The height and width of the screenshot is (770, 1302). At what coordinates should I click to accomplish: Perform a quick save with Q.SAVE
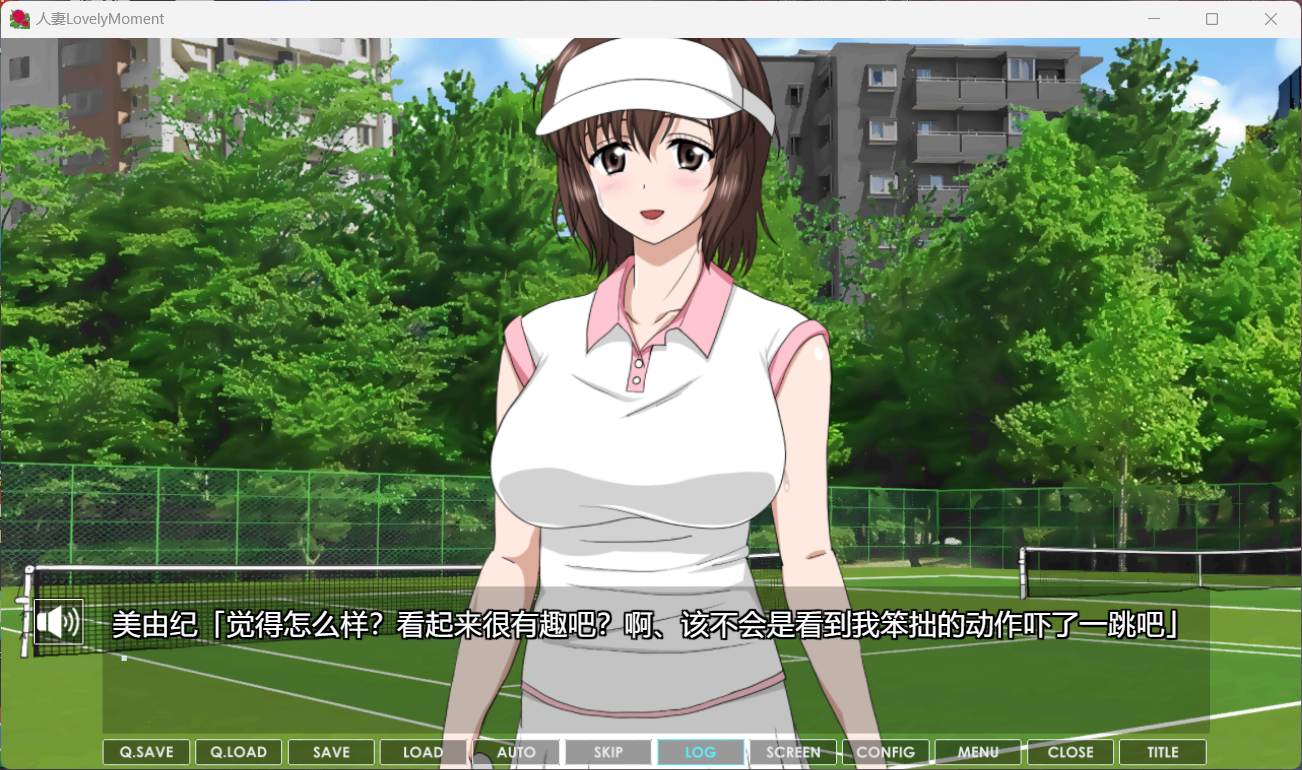pos(145,751)
